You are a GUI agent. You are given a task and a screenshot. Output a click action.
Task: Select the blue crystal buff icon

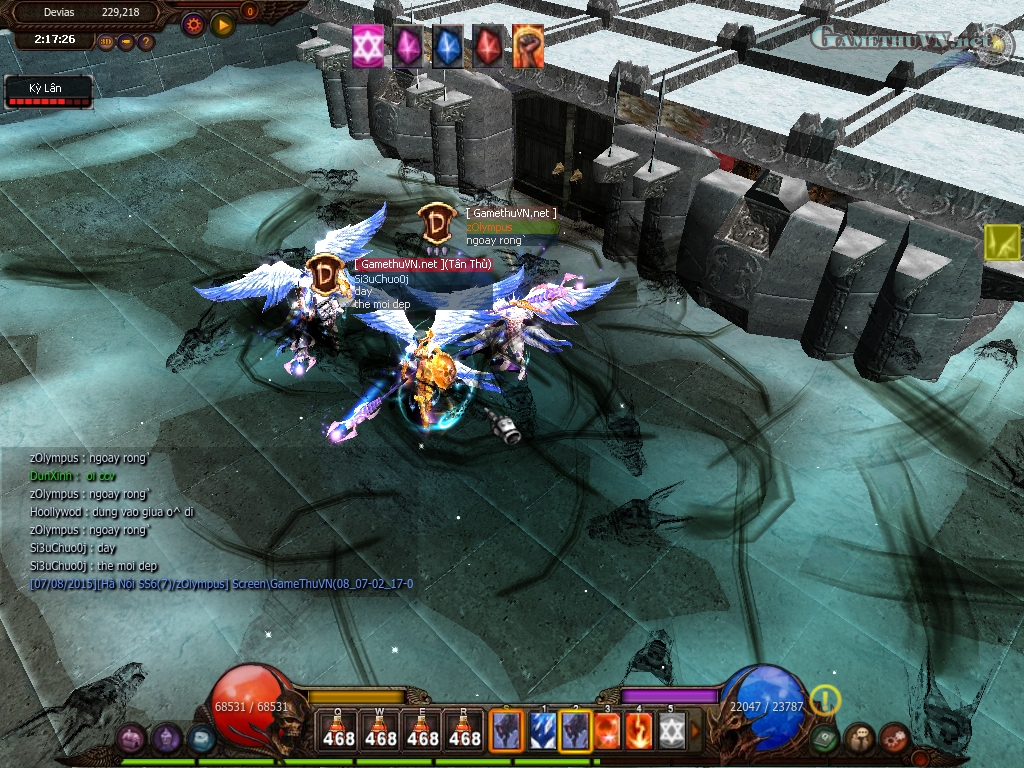[448, 47]
